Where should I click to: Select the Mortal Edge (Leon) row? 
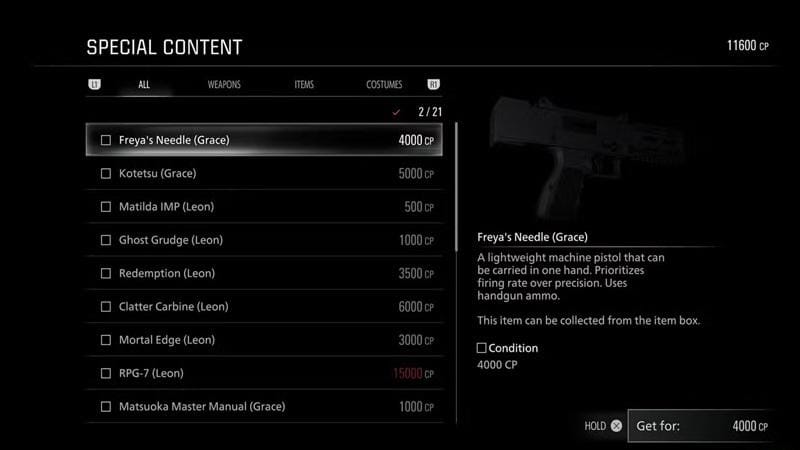click(264, 340)
